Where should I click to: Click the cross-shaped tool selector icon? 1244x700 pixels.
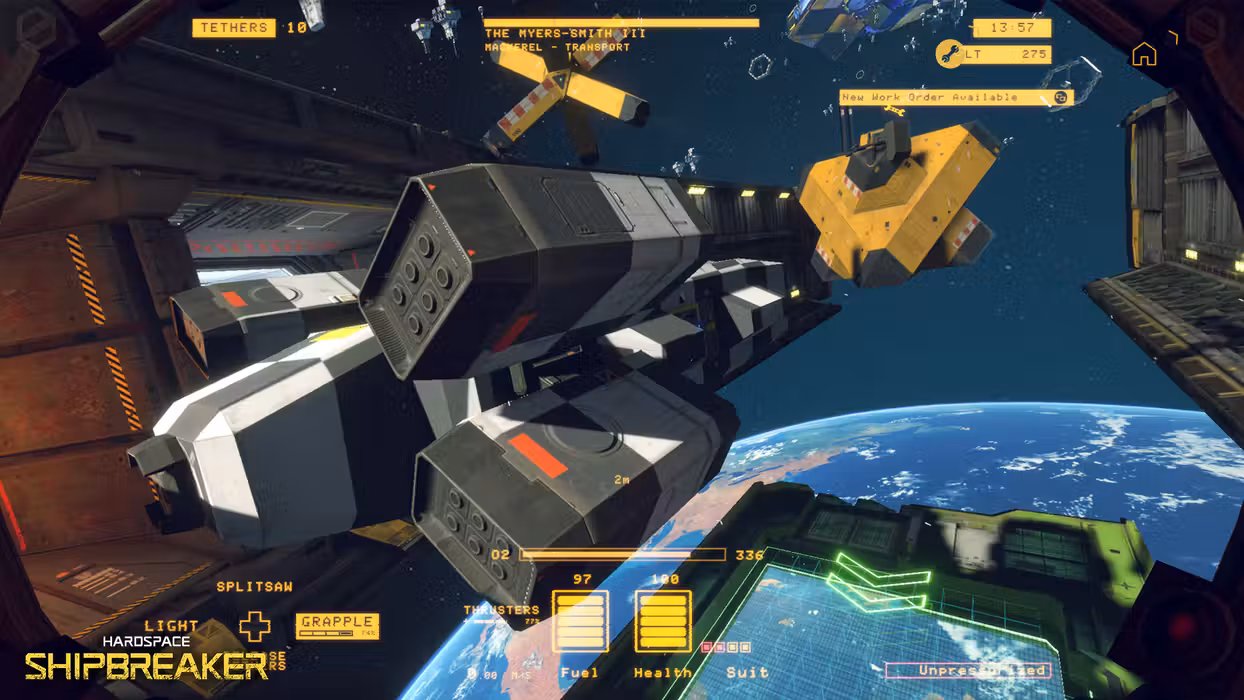(x=255, y=627)
